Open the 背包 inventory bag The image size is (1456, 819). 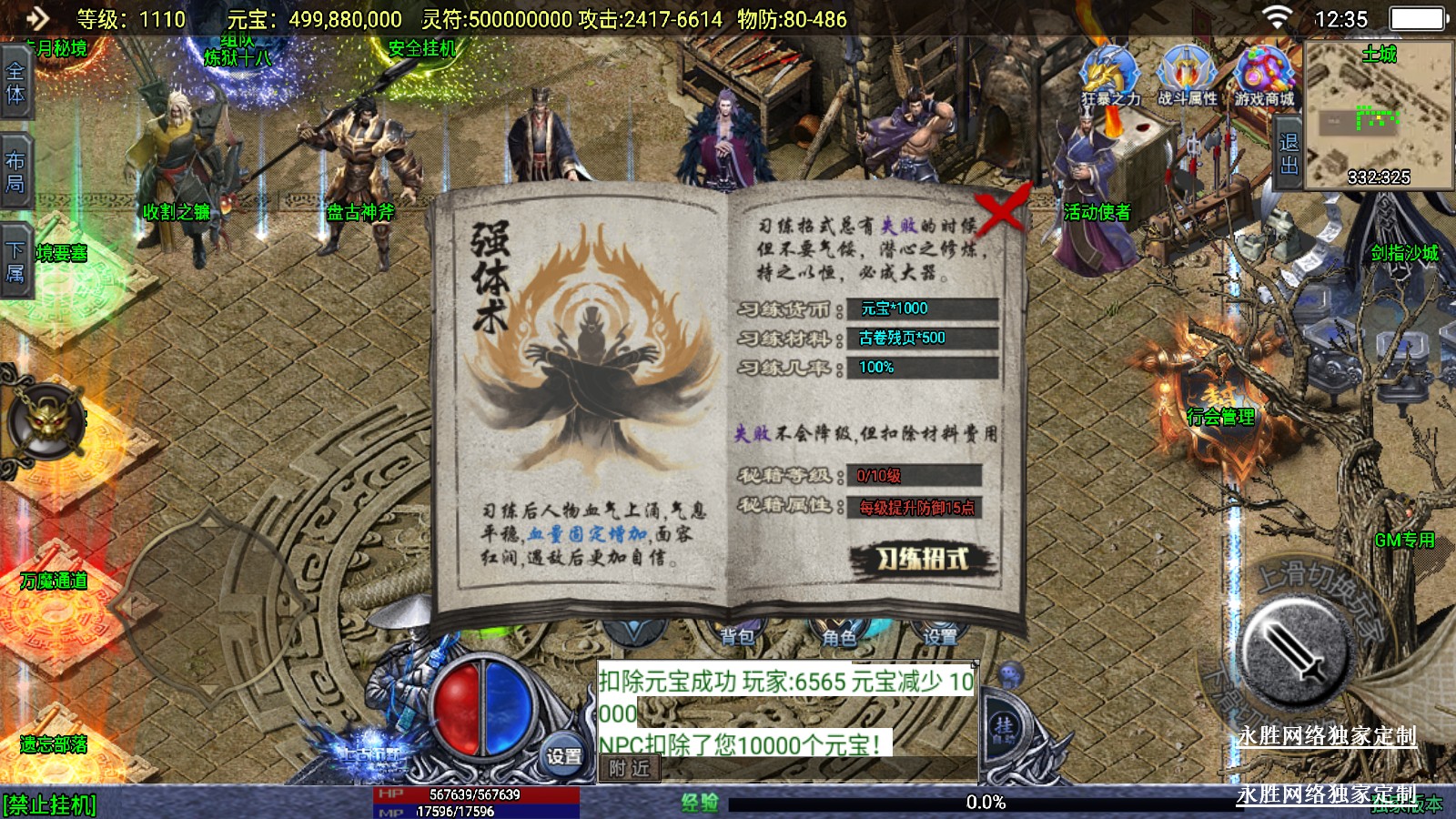737,636
